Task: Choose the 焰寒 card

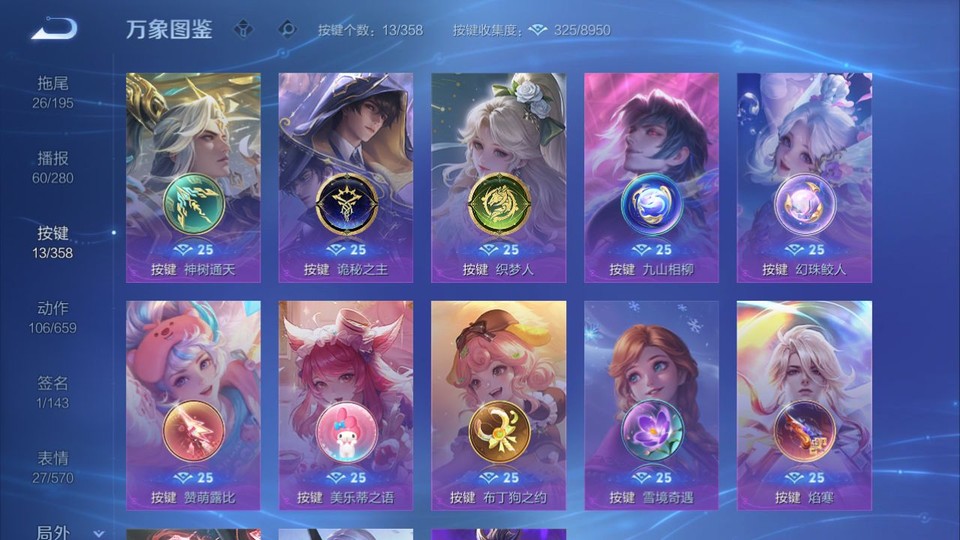Action: coord(804,405)
